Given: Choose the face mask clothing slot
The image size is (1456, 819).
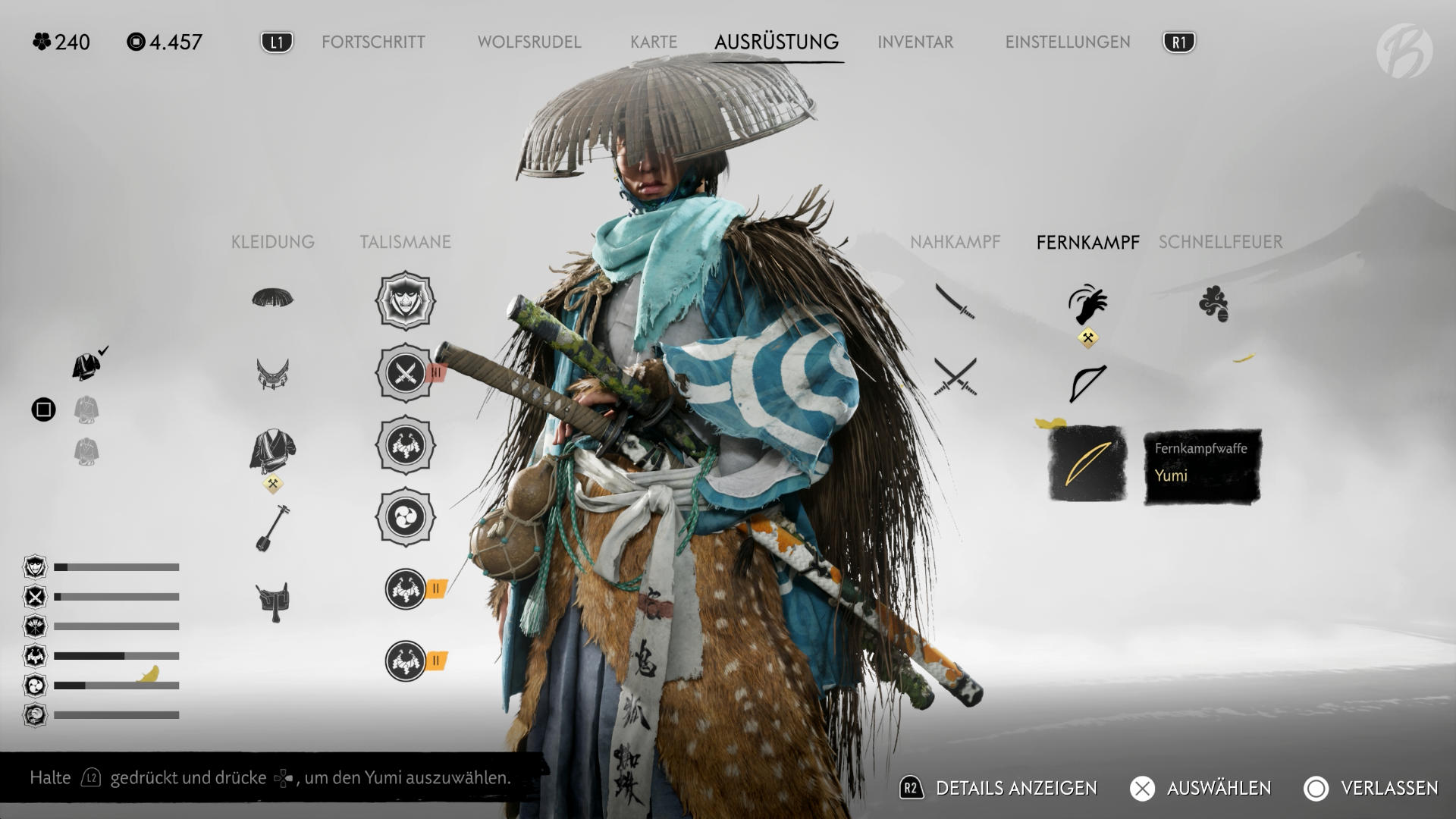Looking at the screenshot, I should click(272, 374).
